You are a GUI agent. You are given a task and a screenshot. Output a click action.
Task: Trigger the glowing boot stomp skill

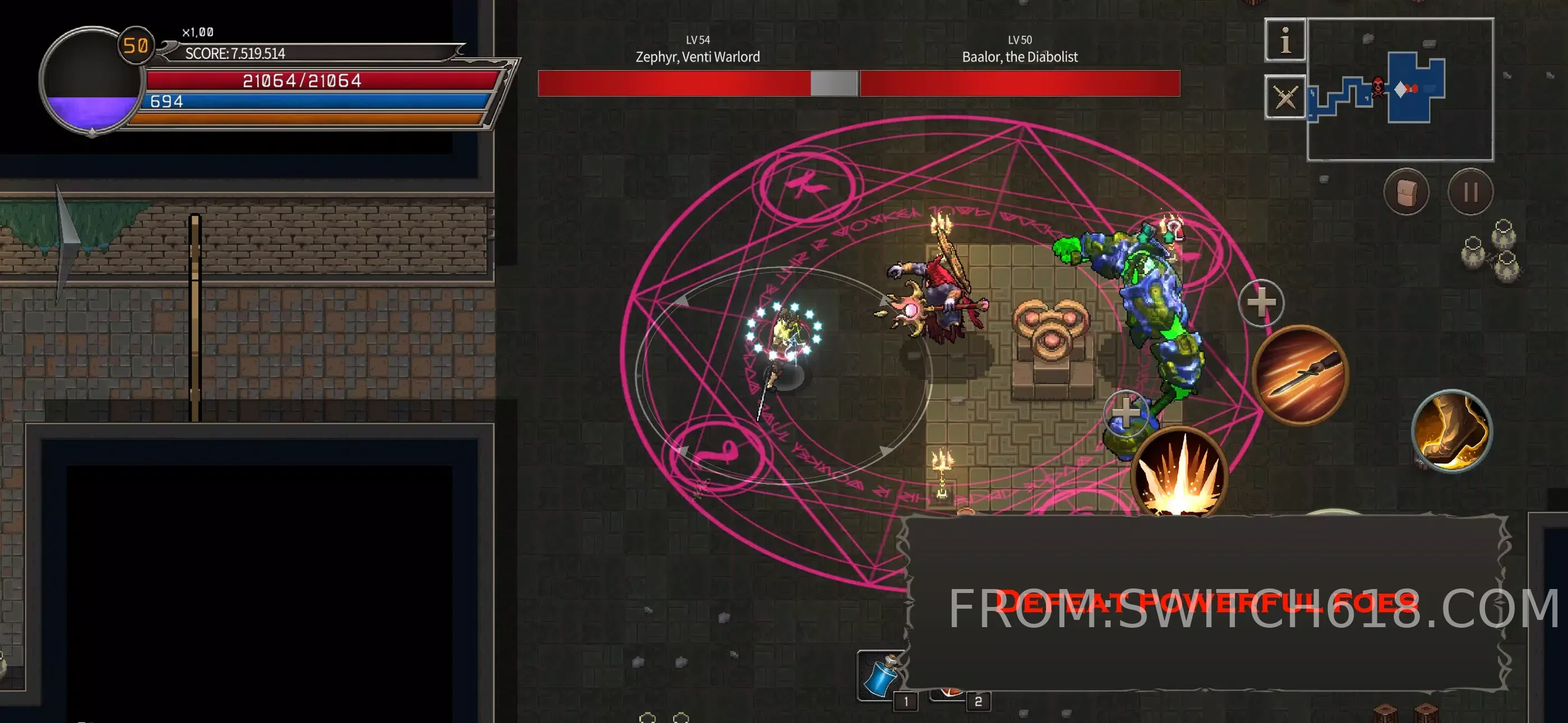point(1452,431)
